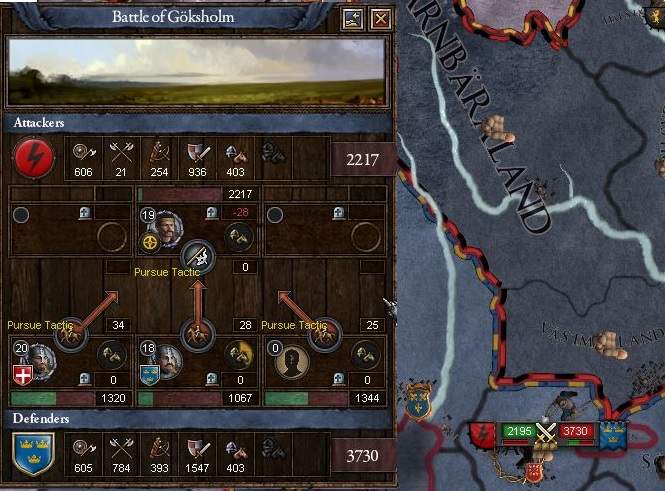
Task: Open the defender commander portrait with skill 20
Action: 40,358
